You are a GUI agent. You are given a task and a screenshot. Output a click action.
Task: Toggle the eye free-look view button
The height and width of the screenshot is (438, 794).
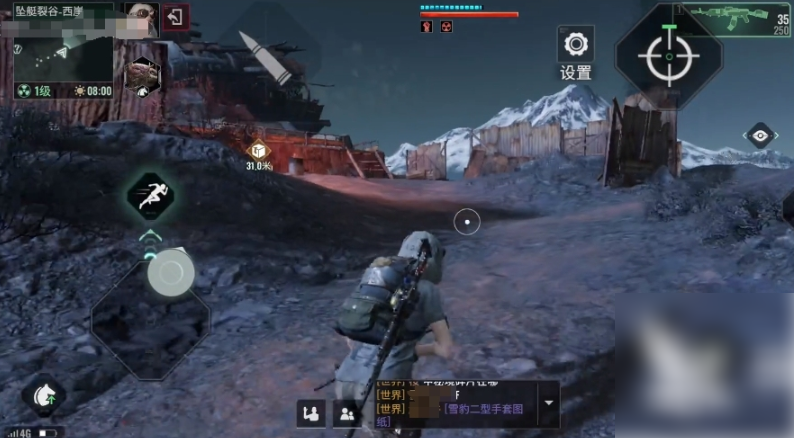pos(761,137)
